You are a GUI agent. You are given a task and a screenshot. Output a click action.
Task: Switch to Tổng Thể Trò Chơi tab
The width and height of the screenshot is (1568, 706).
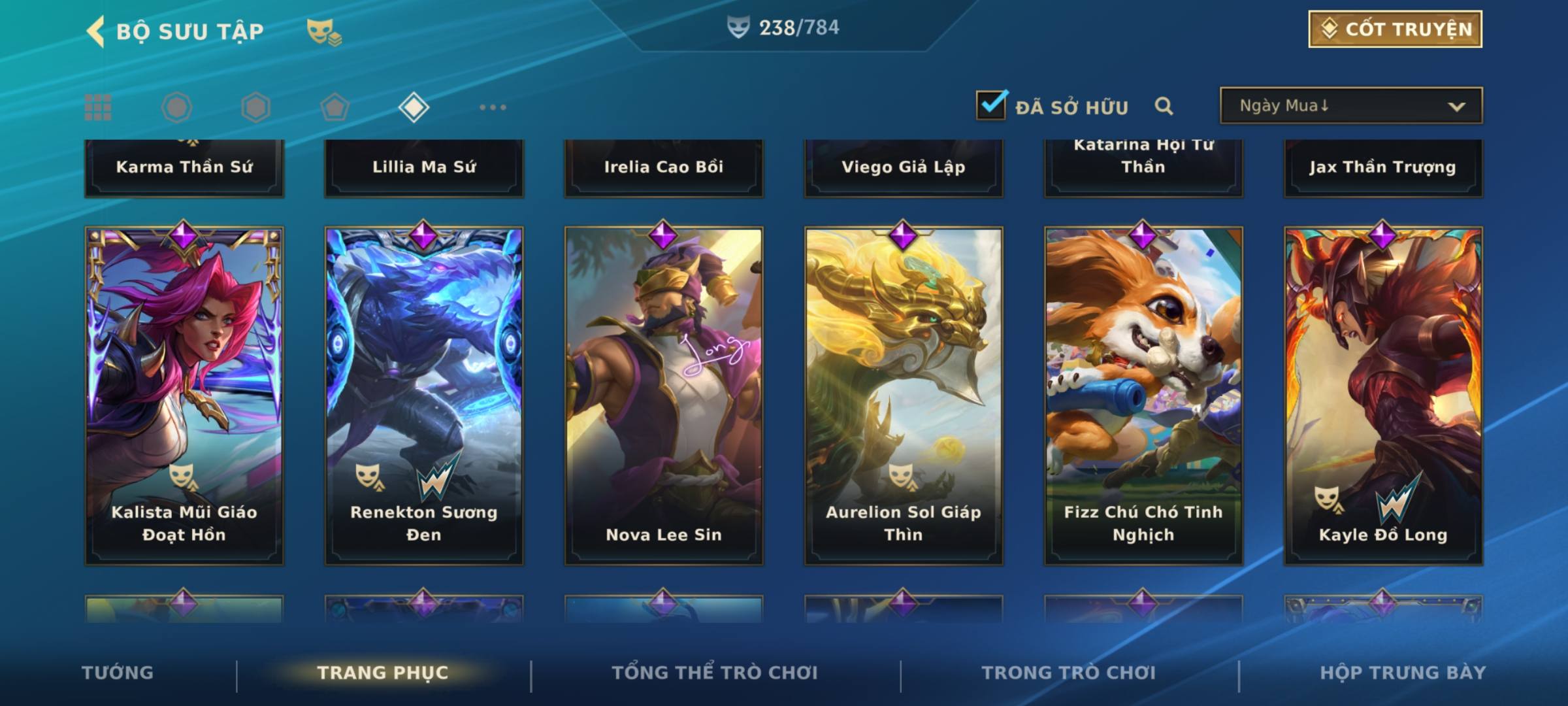715,673
